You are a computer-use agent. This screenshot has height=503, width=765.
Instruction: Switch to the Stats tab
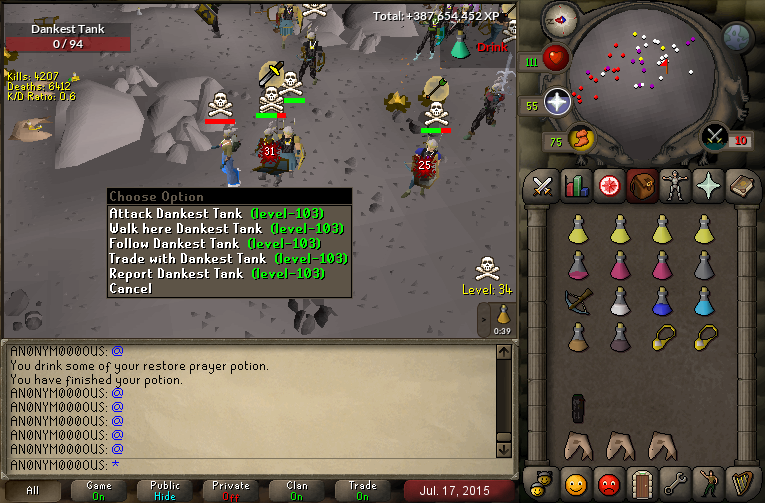tap(575, 186)
